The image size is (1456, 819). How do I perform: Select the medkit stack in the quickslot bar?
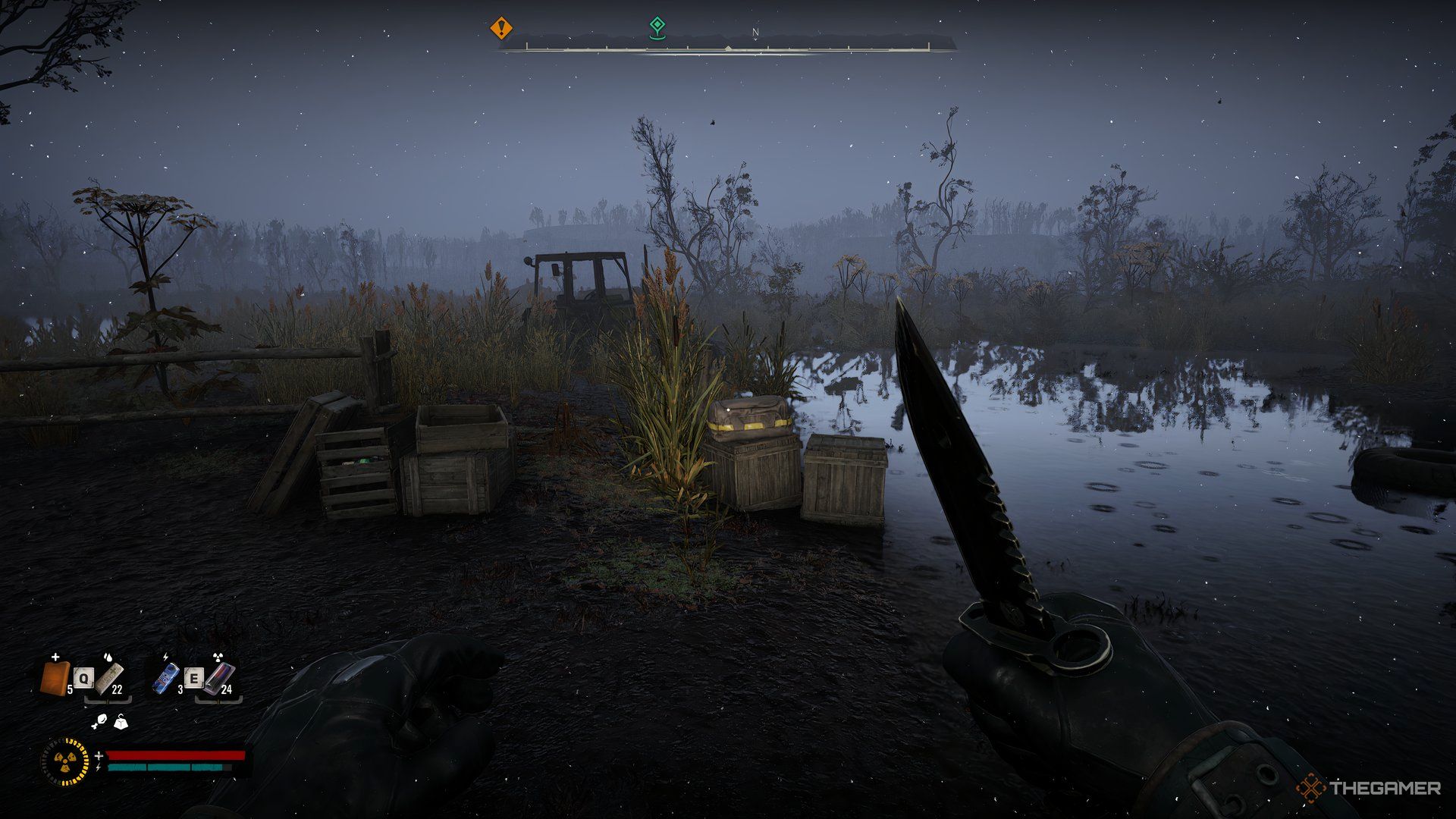tap(55, 677)
